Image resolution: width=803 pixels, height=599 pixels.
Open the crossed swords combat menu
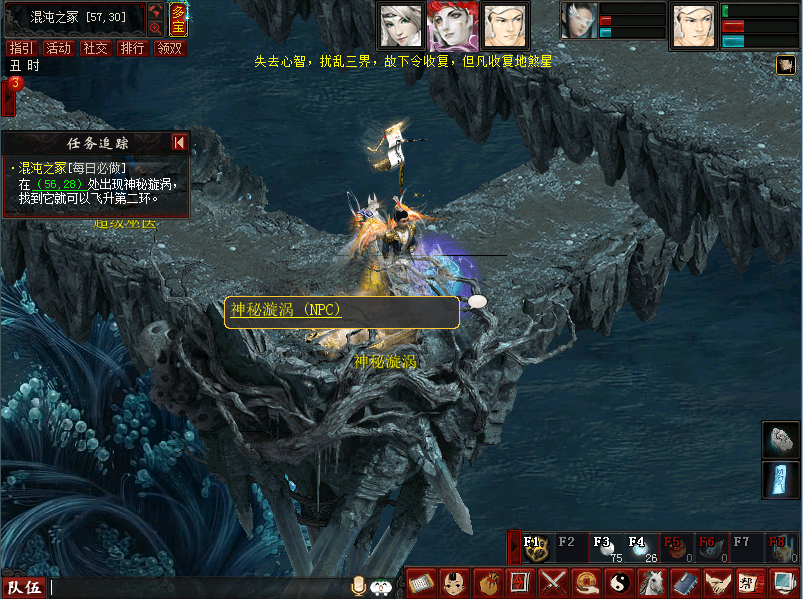point(553,582)
